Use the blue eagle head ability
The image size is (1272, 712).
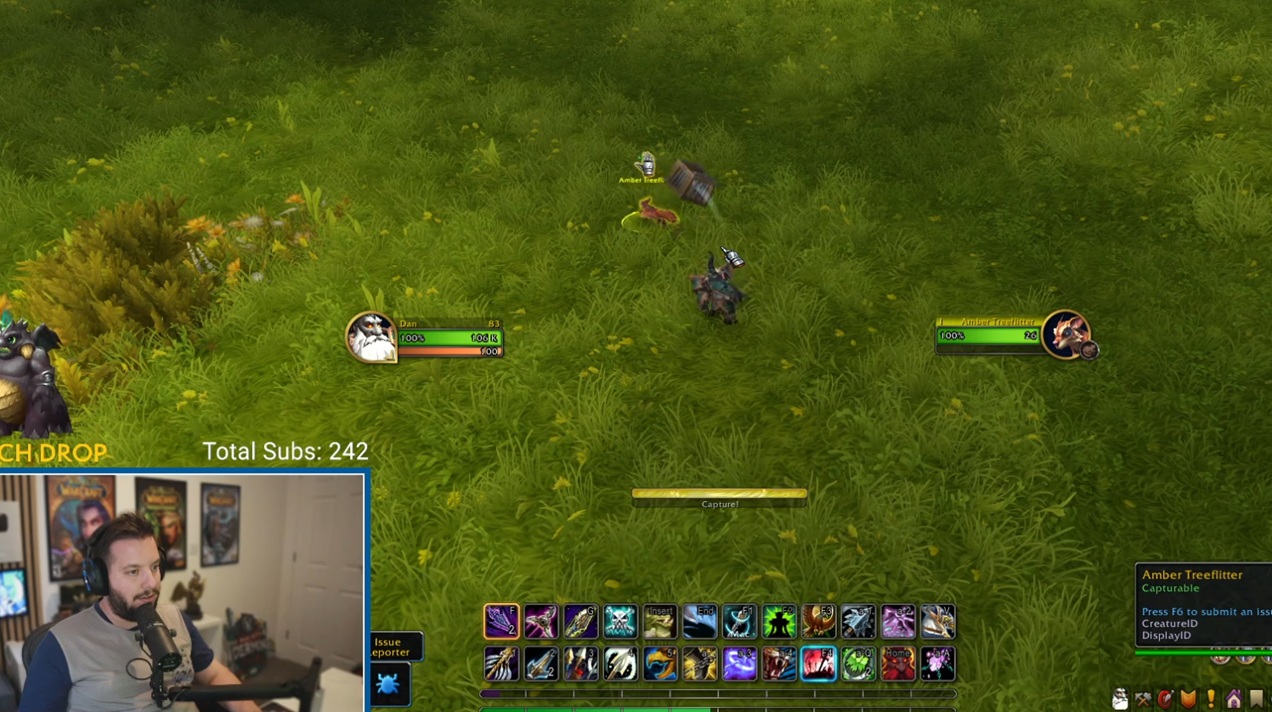coord(660,664)
